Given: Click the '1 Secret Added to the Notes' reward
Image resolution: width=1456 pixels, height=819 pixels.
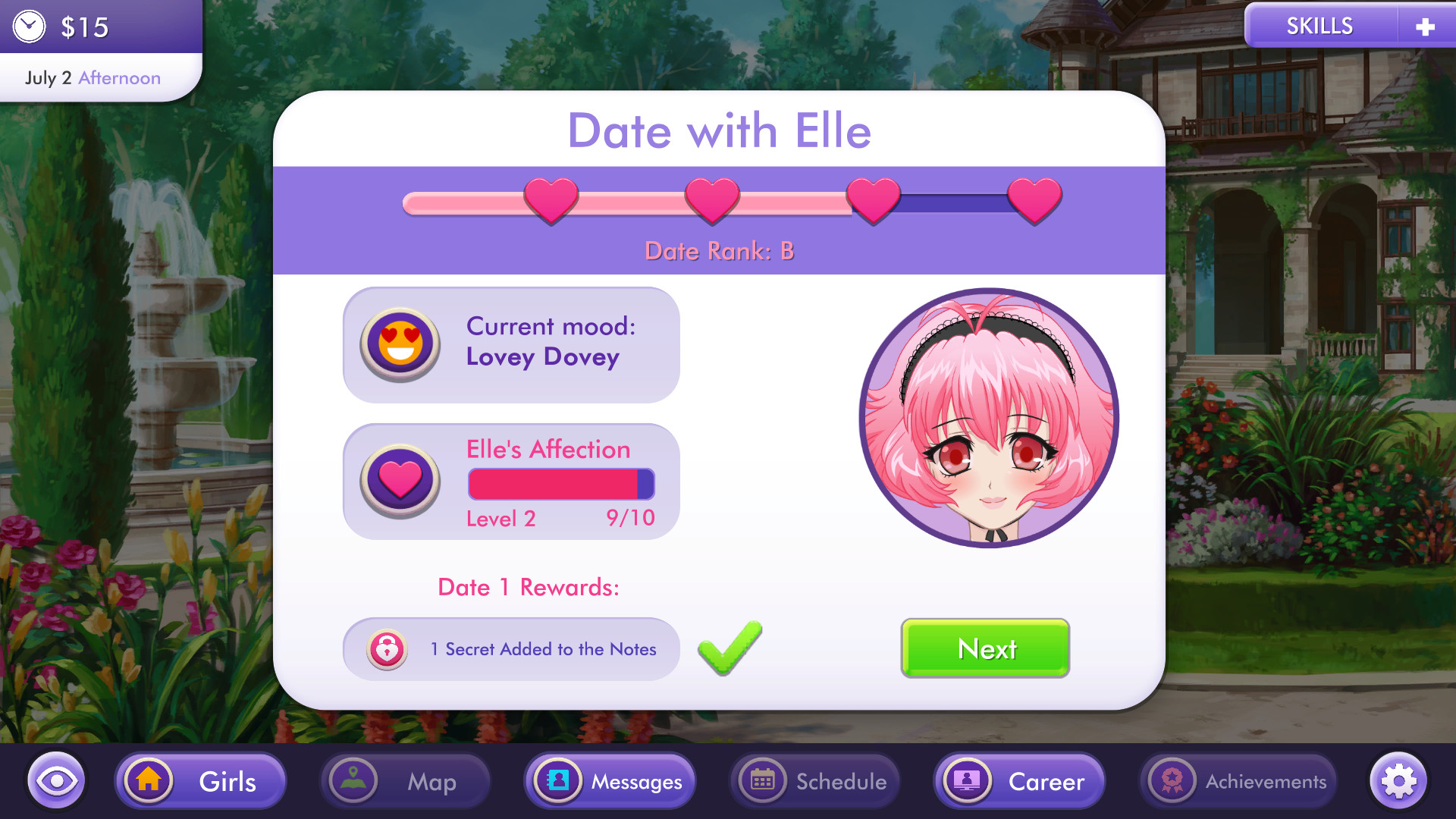Looking at the screenshot, I should pyautogui.click(x=542, y=649).
